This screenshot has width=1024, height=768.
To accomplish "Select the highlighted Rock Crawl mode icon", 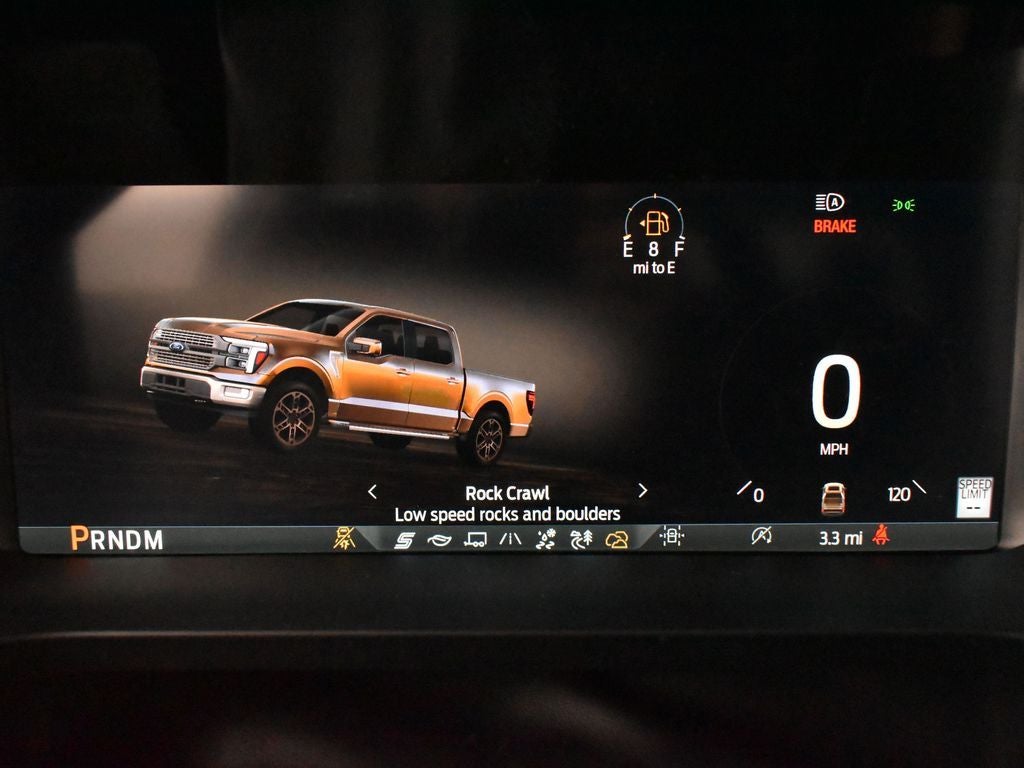I will click(x=617, y=540).
